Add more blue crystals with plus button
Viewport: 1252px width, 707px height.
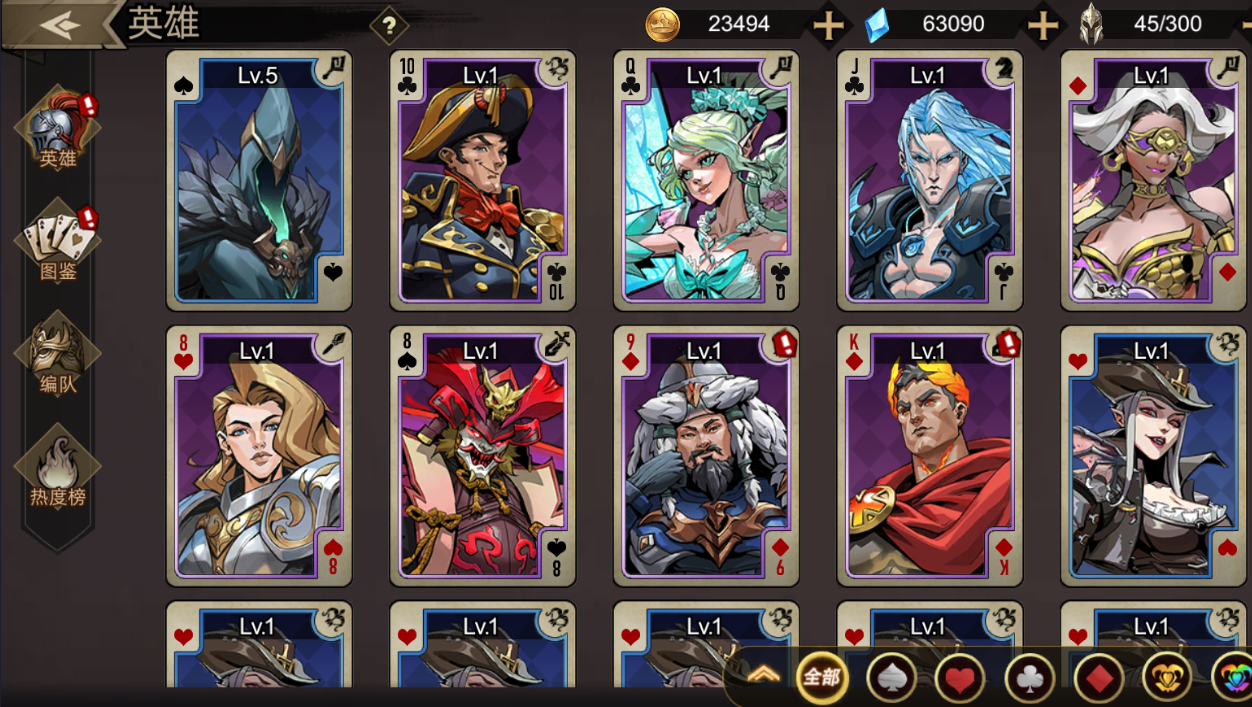click(1043, 25)
